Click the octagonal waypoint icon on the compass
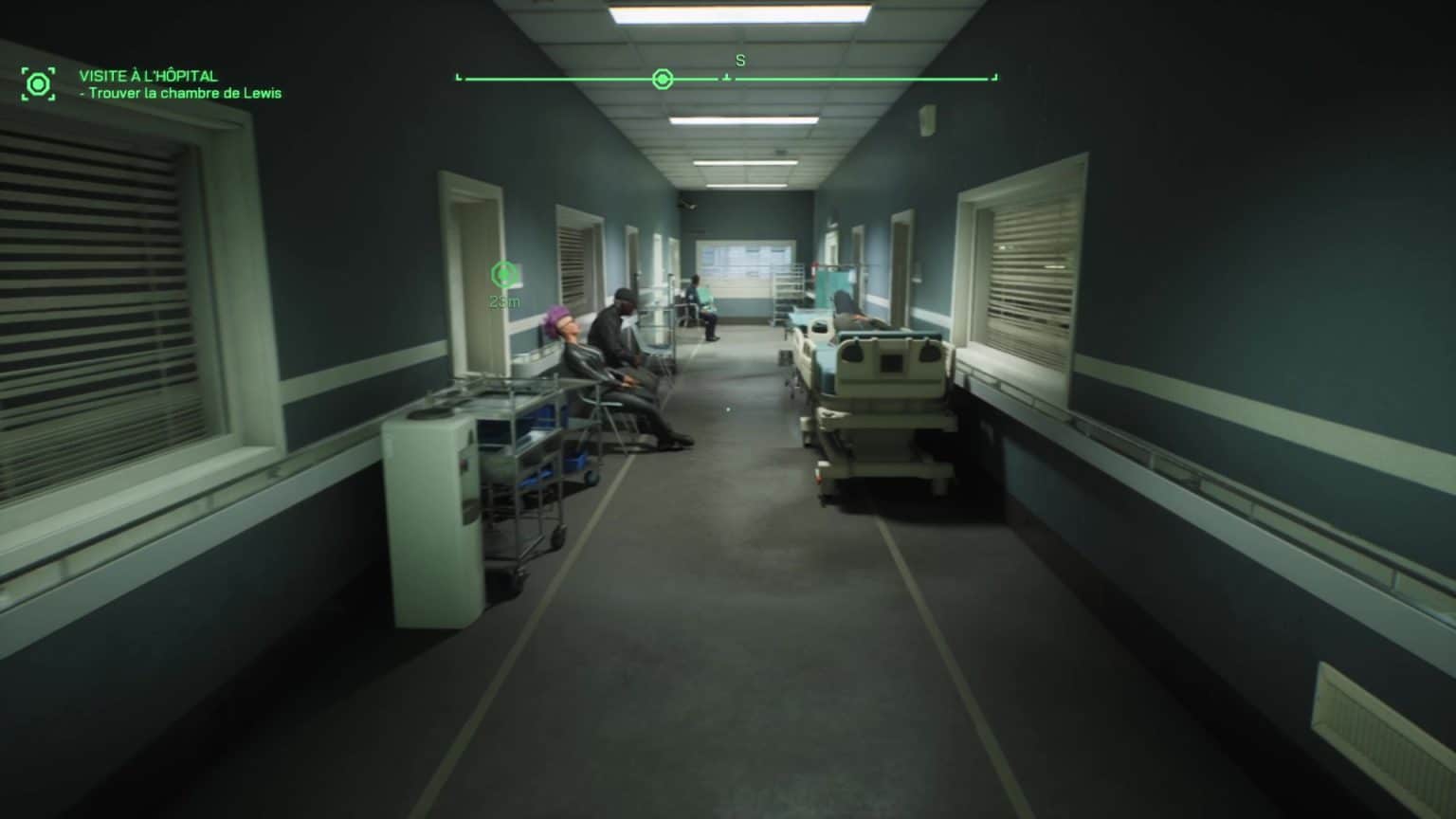The image size is (1456, 819). 662,79
